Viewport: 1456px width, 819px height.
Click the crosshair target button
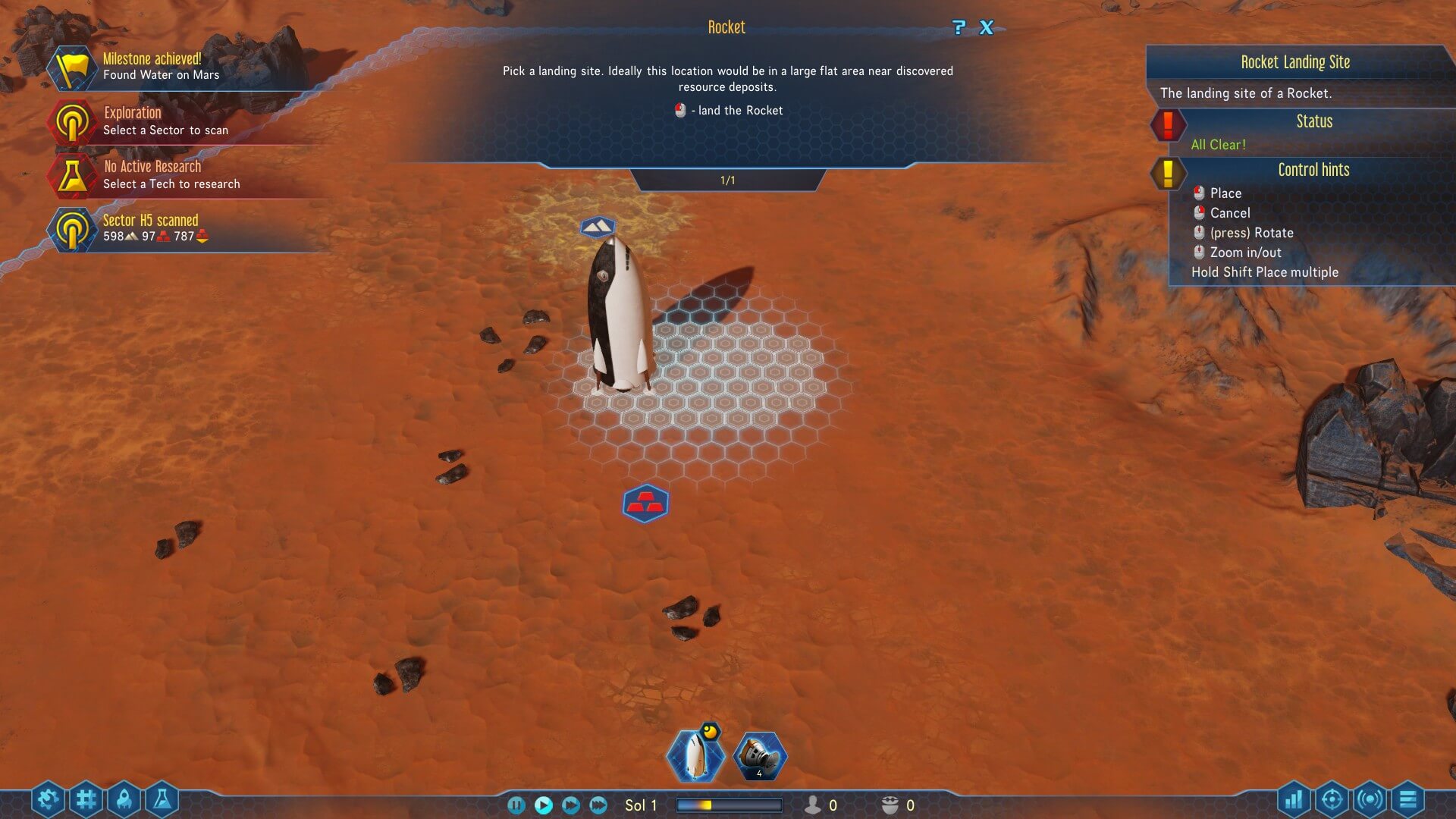[x=1332, y=799]
